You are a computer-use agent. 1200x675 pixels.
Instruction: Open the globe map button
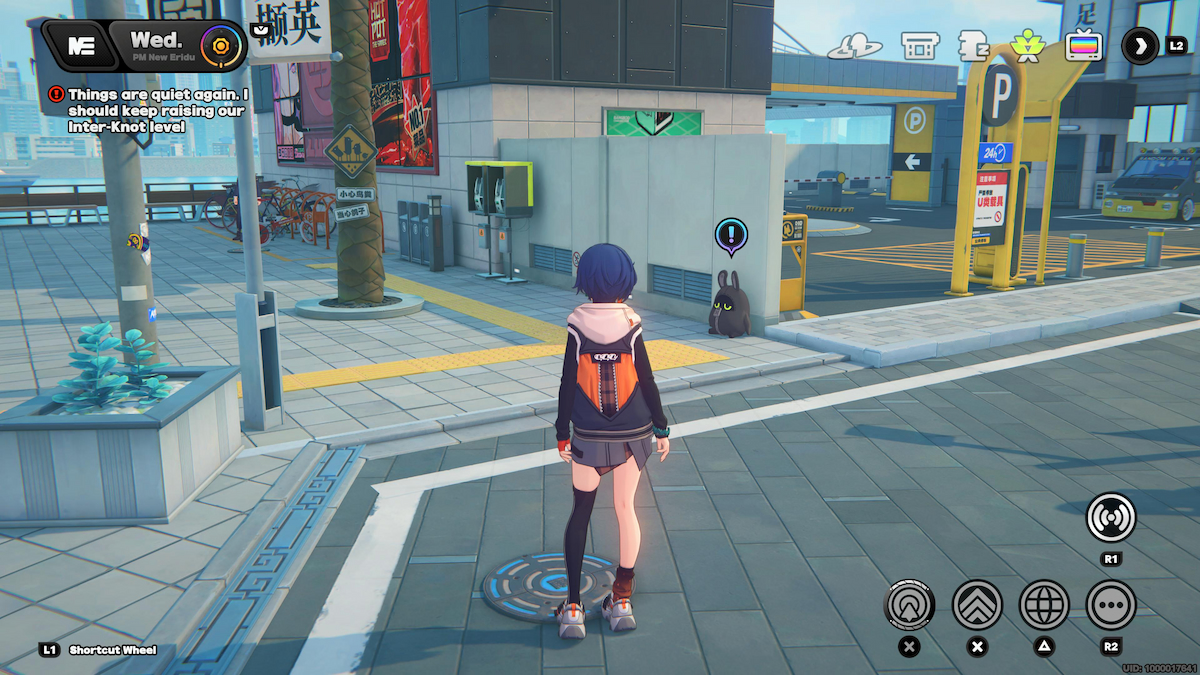click(x=1044, y=604)
